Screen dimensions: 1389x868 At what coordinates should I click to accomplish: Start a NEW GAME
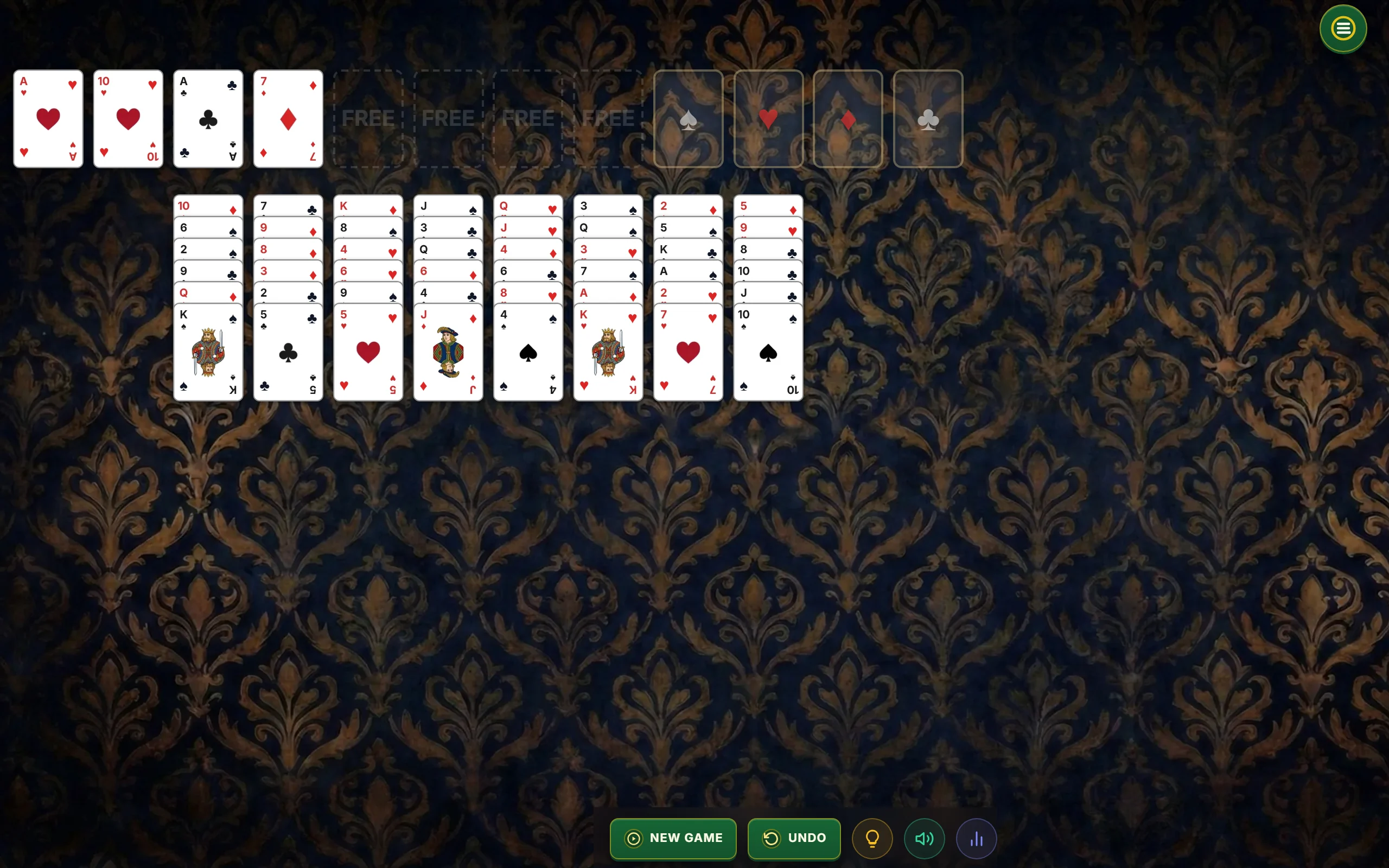point(673,838)
